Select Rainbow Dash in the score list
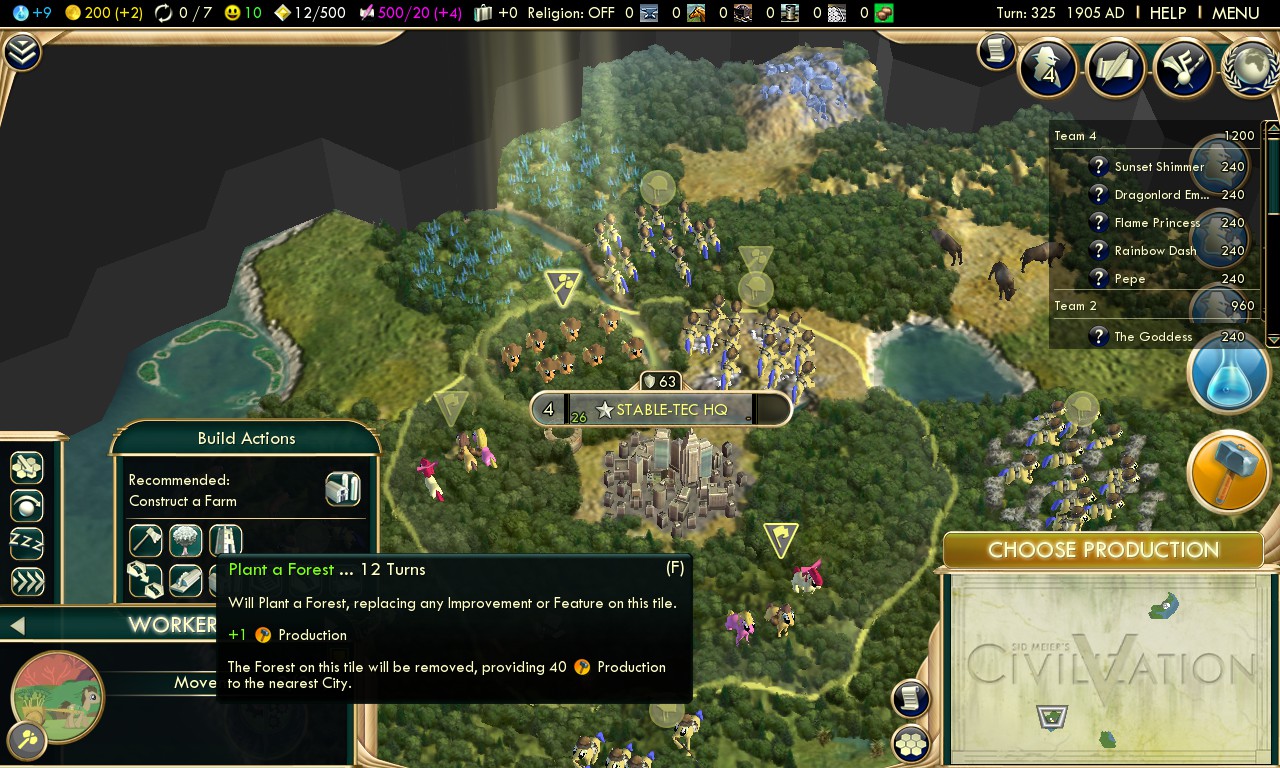Viewport: 1280px width, 768px height. (1155, 251)
